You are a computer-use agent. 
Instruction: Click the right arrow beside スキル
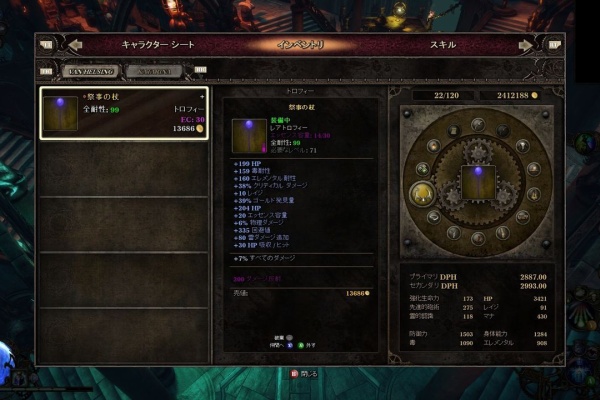pos(525,45)
